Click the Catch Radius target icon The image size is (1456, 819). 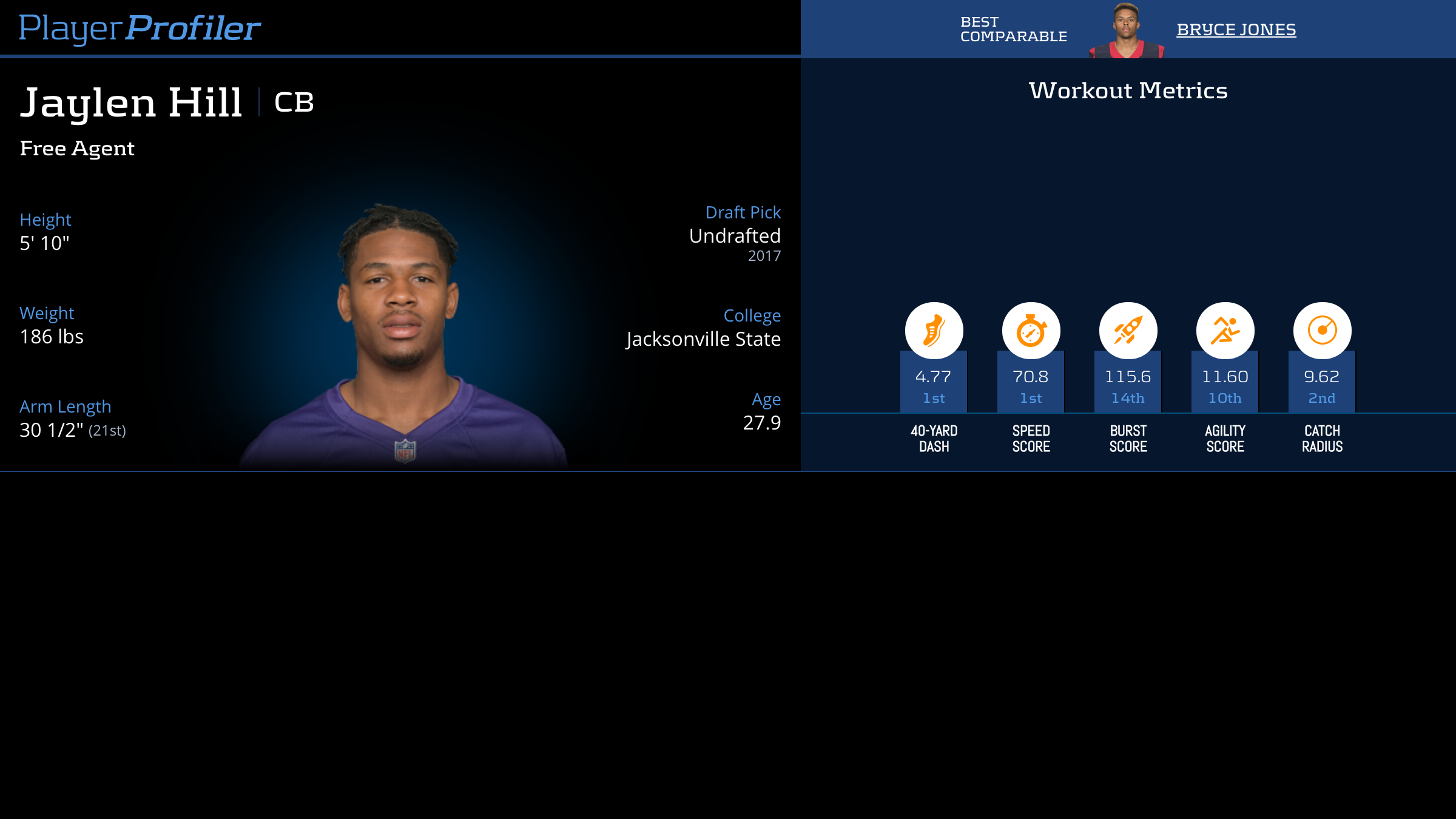tap(1322, 331)
